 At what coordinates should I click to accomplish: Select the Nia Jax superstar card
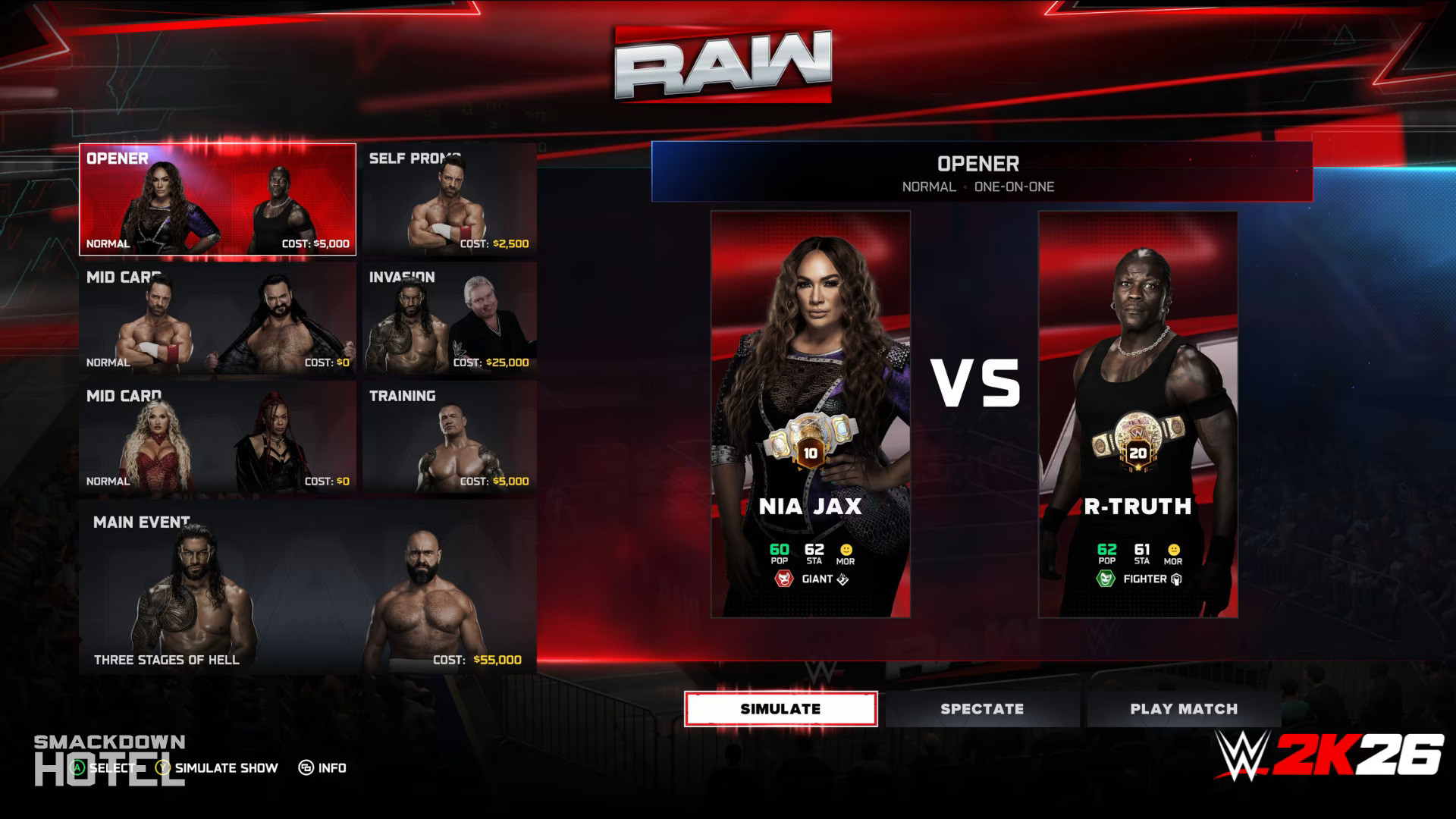[811, 414]
